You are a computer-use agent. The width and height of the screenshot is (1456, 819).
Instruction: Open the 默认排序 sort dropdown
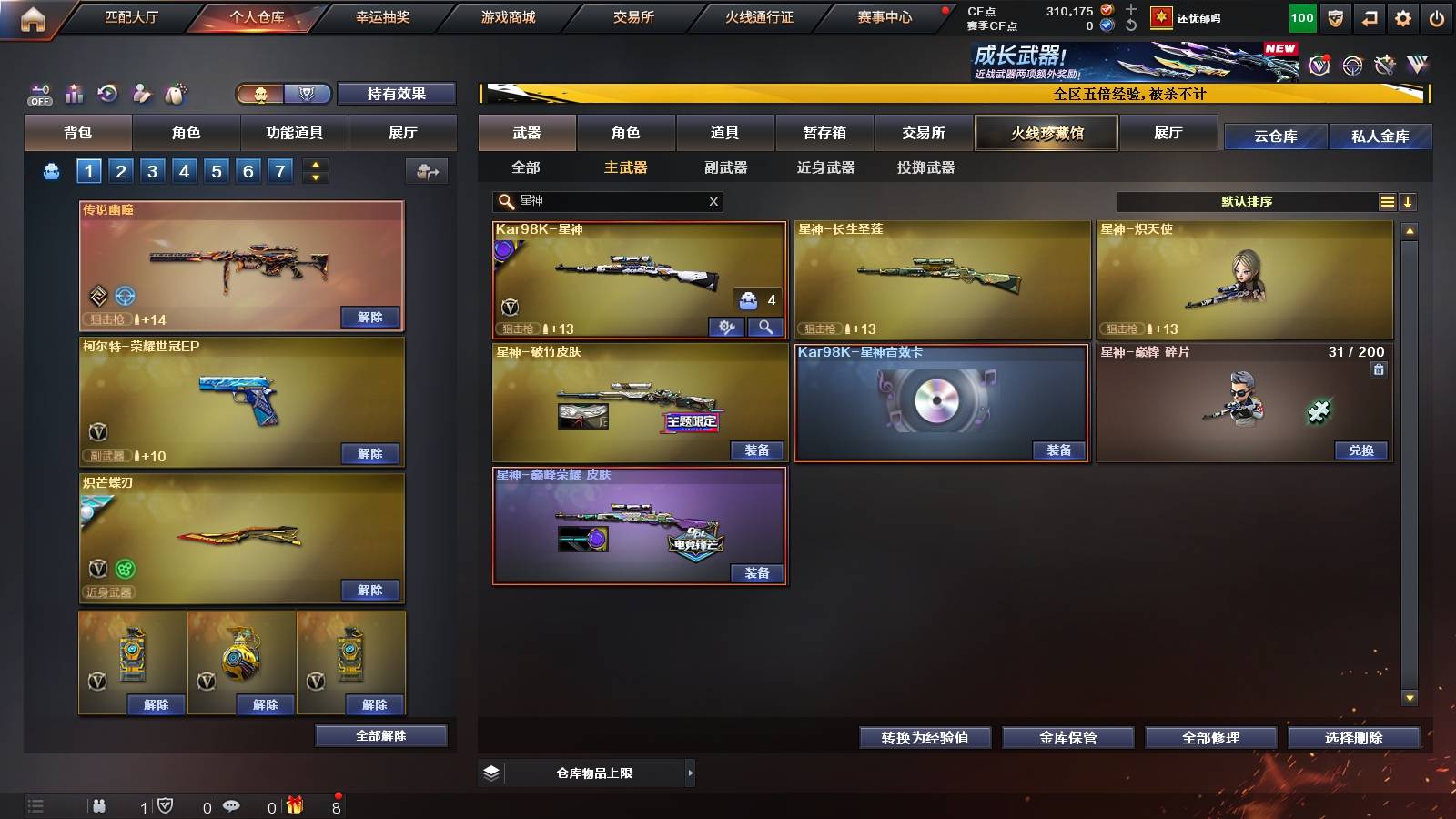coord(1247,201)
